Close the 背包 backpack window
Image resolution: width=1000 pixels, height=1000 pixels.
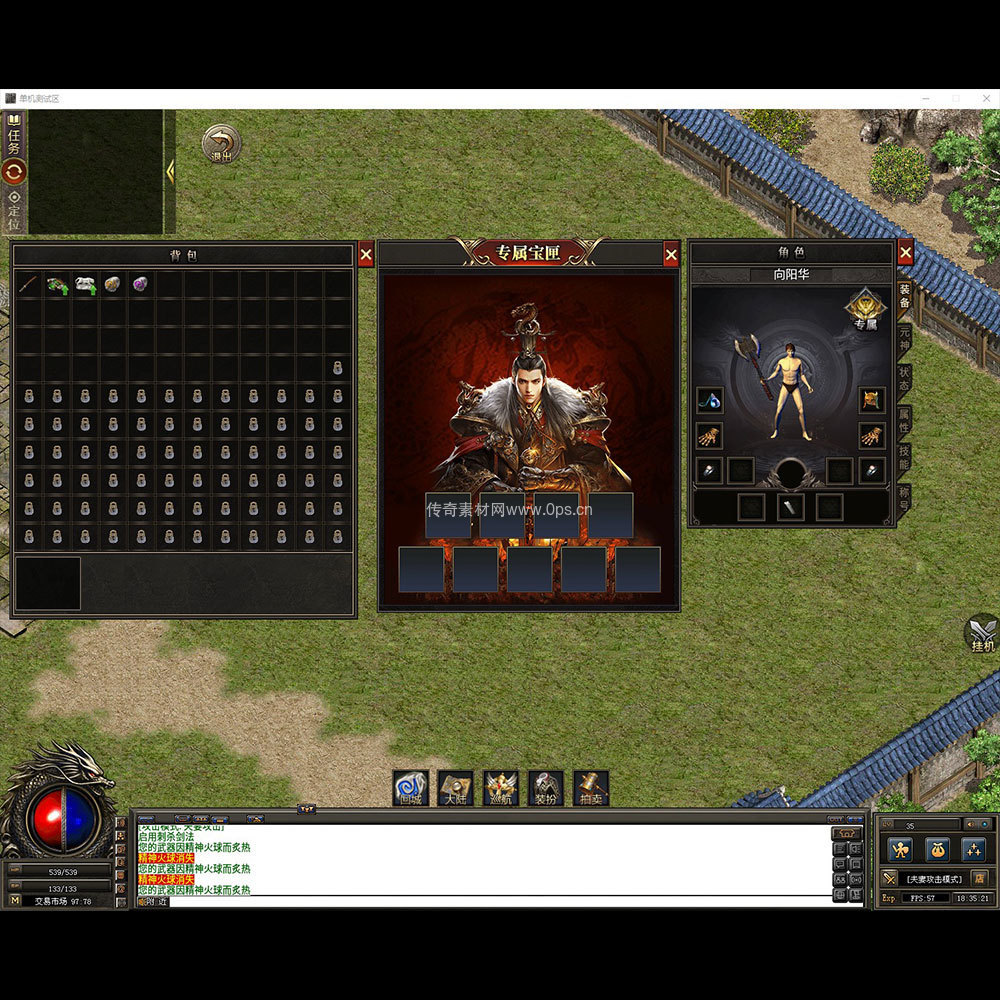tap(366, 255)
